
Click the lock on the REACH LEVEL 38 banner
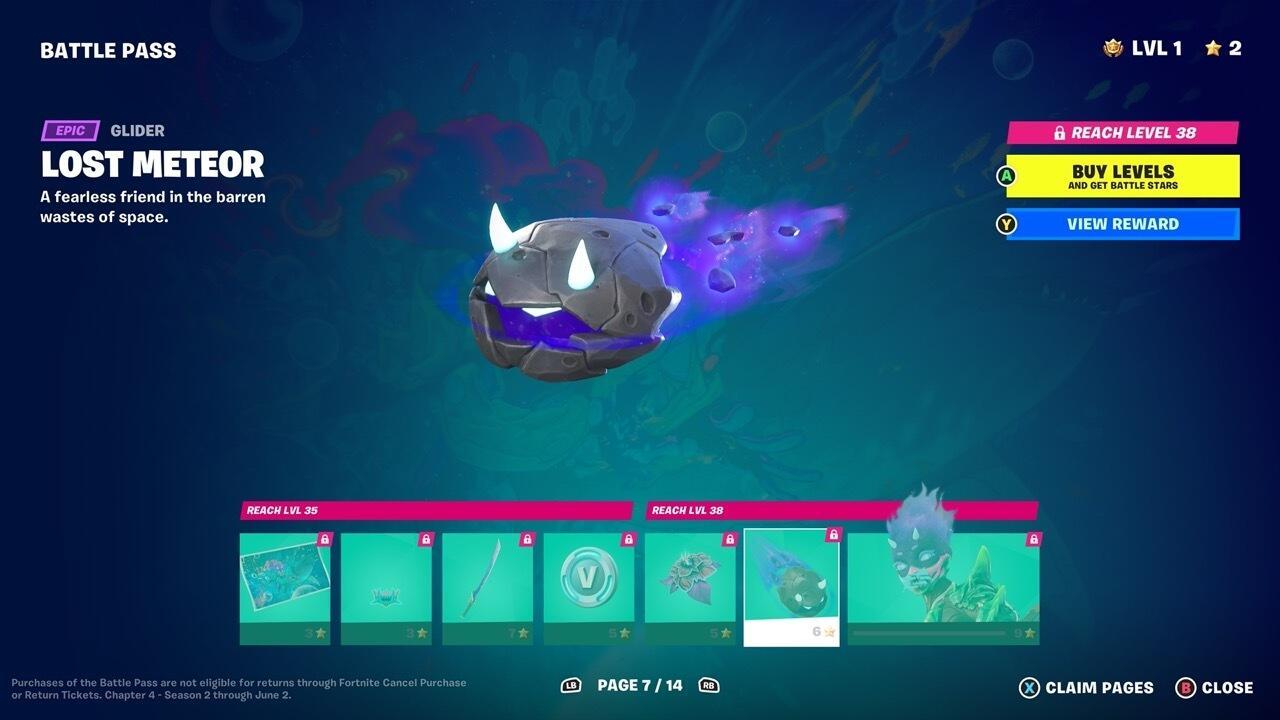pyautogui.click(x=1059, y=131)
